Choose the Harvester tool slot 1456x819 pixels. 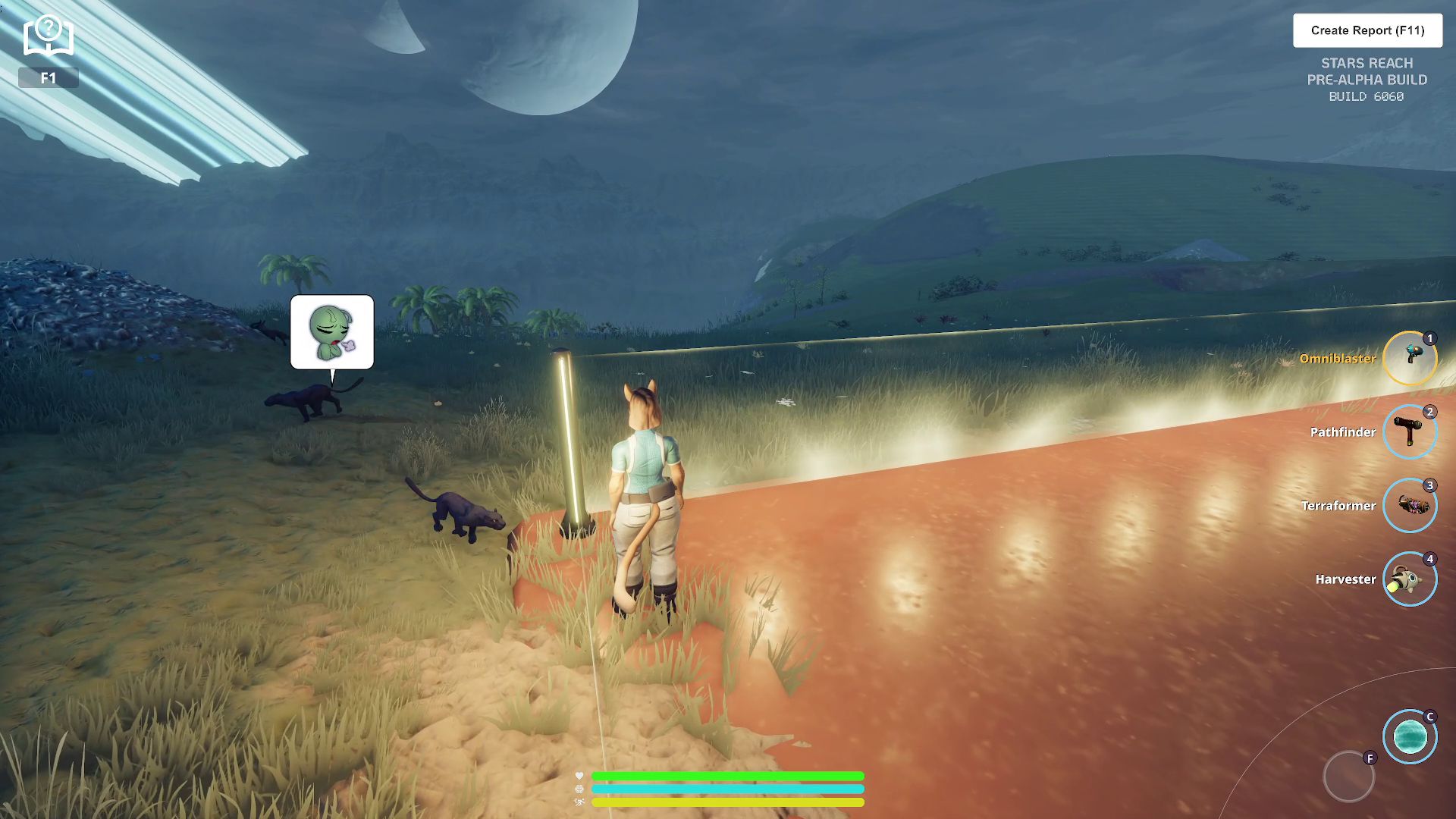(1409, 579)
